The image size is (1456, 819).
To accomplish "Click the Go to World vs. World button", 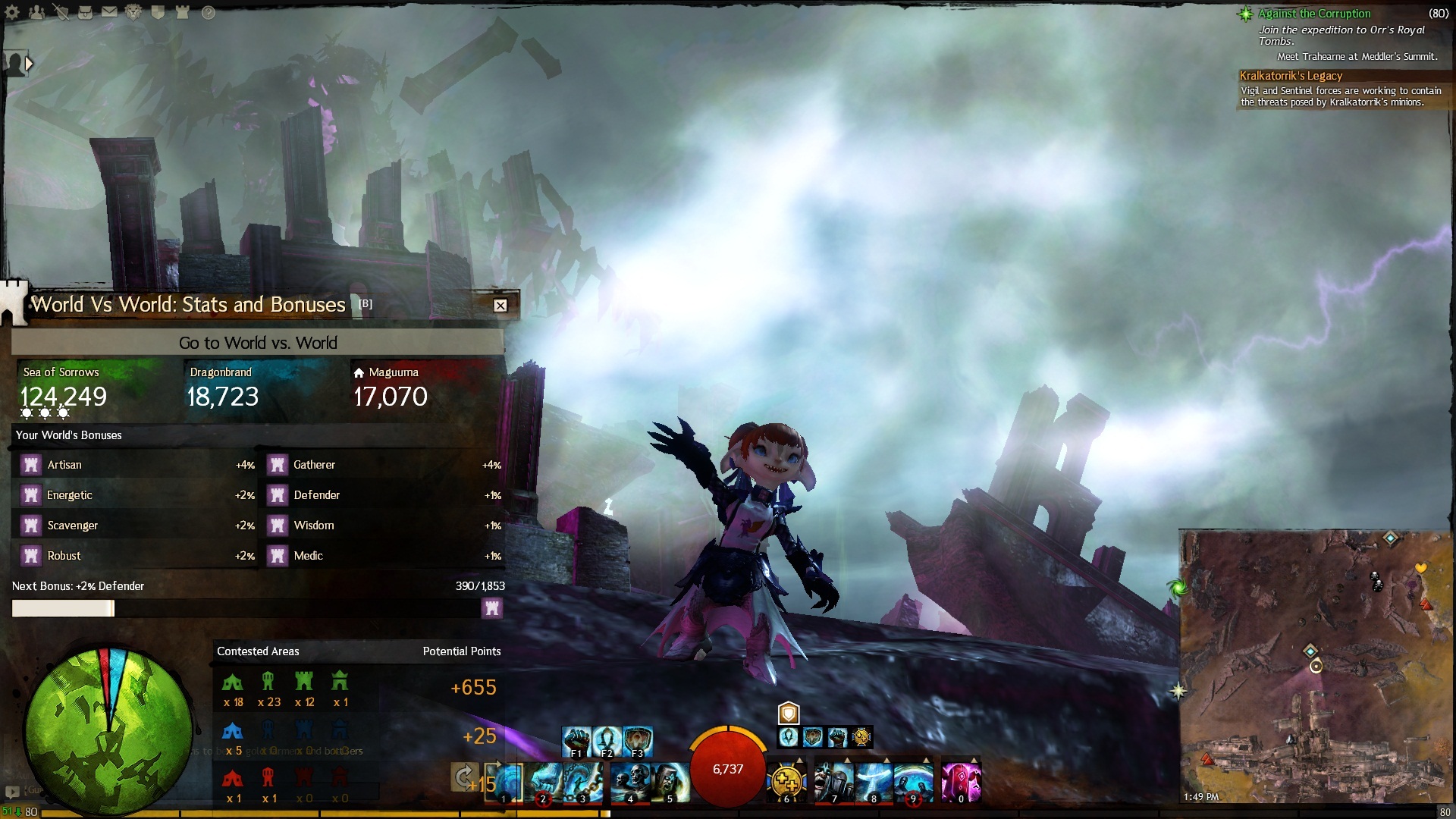I will 258,343.
